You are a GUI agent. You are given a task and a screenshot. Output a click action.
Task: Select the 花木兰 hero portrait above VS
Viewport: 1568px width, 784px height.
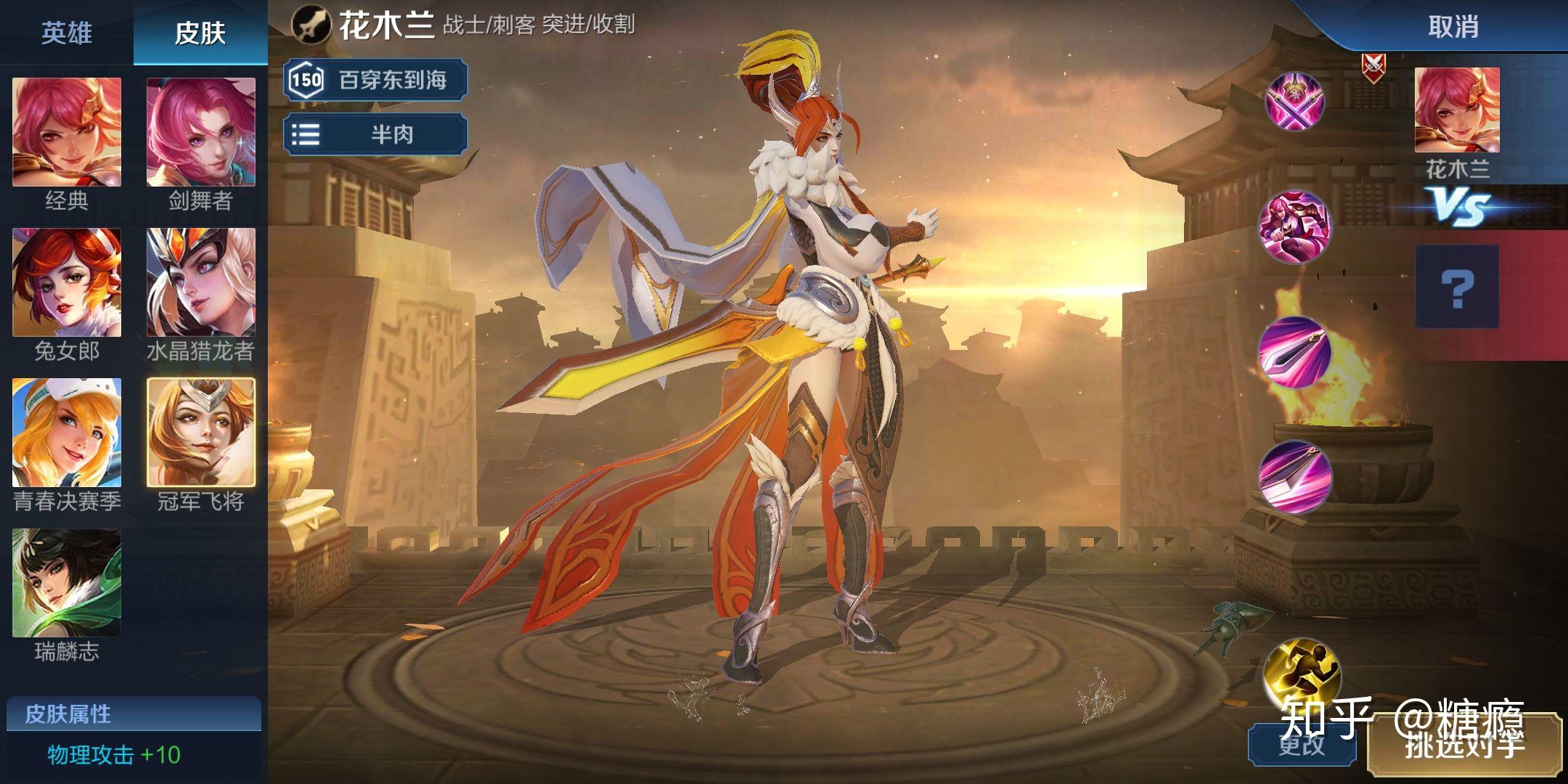point(1456,110)
